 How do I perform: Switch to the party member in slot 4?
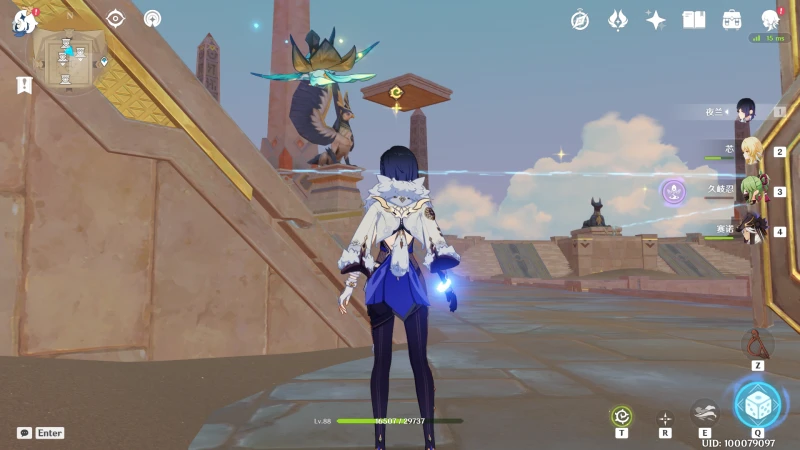751,230
